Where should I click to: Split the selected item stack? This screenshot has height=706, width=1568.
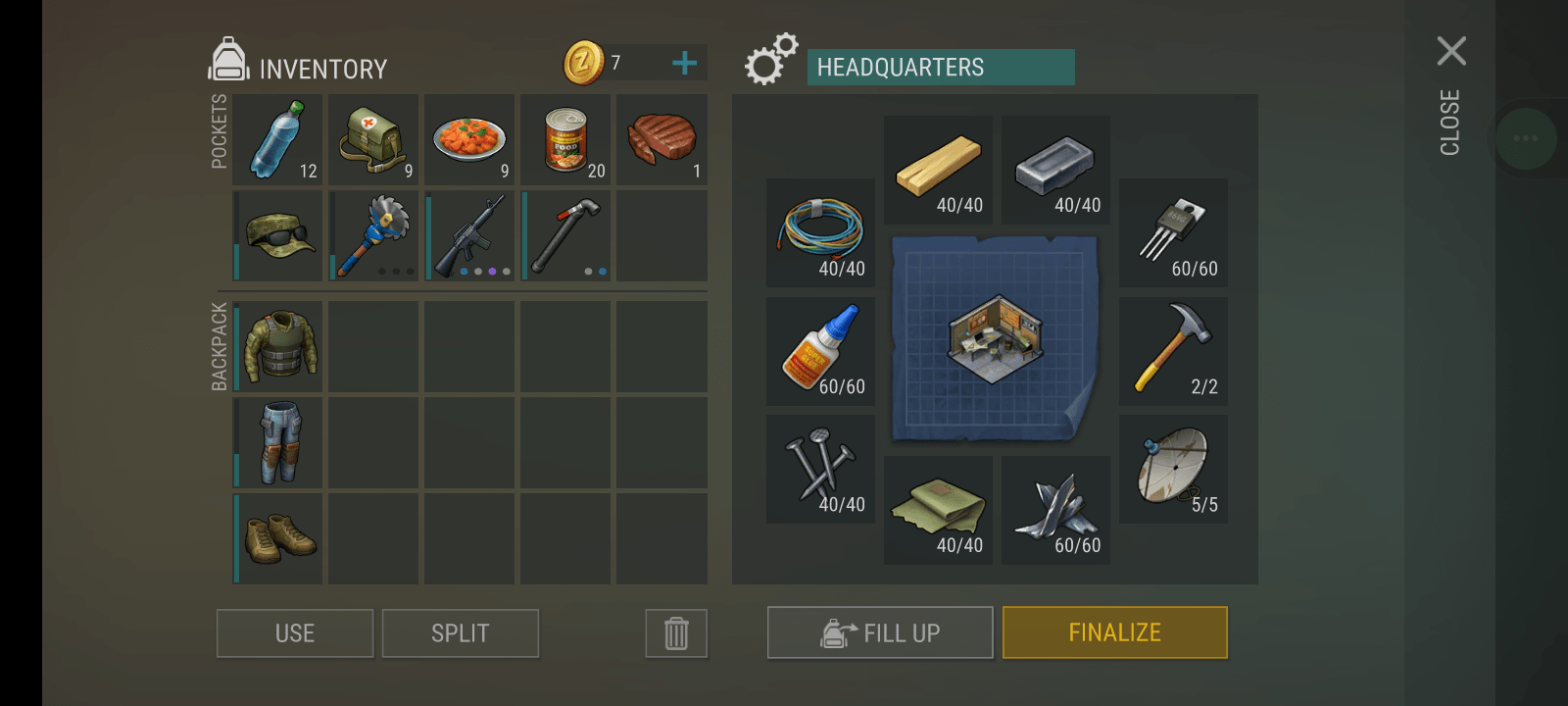coord(460,633)
